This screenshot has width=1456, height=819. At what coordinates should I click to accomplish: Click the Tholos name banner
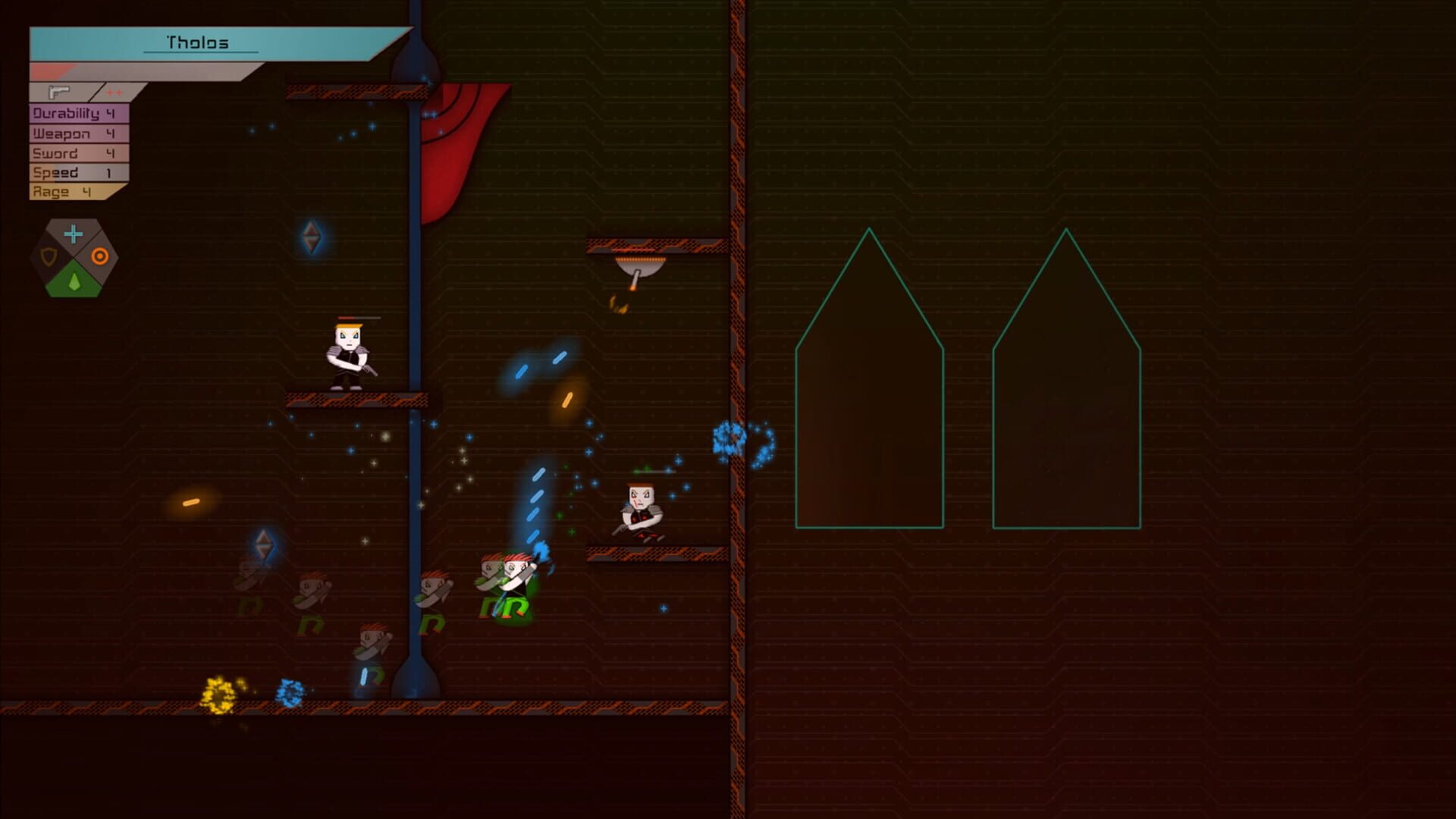196,43
